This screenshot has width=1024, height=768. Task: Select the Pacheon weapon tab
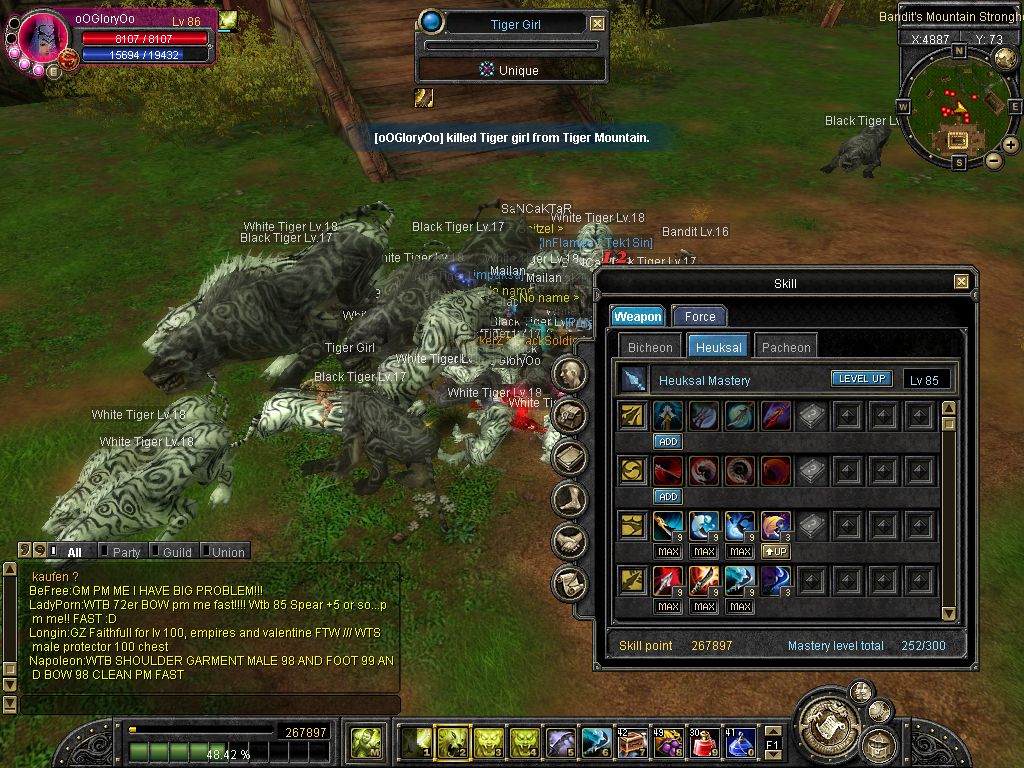[x=786, y=347]
